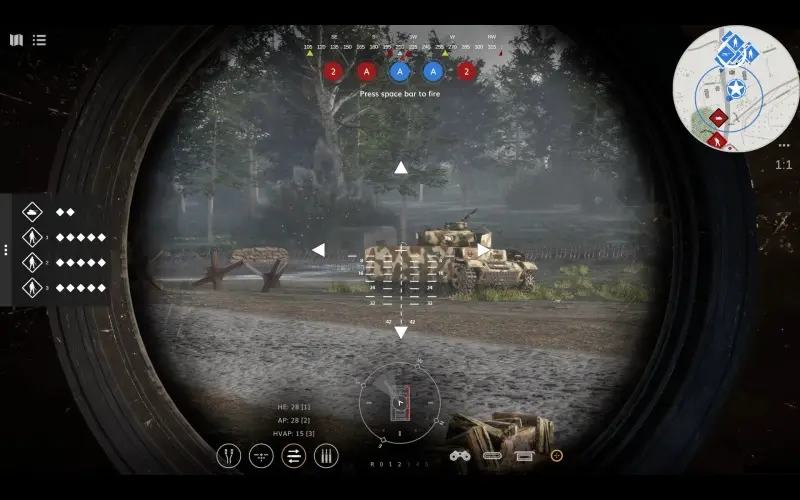Select the orange gunsight crosshair icon
Viewport: 800px width, 500px height.
click(x=557, y=456)
